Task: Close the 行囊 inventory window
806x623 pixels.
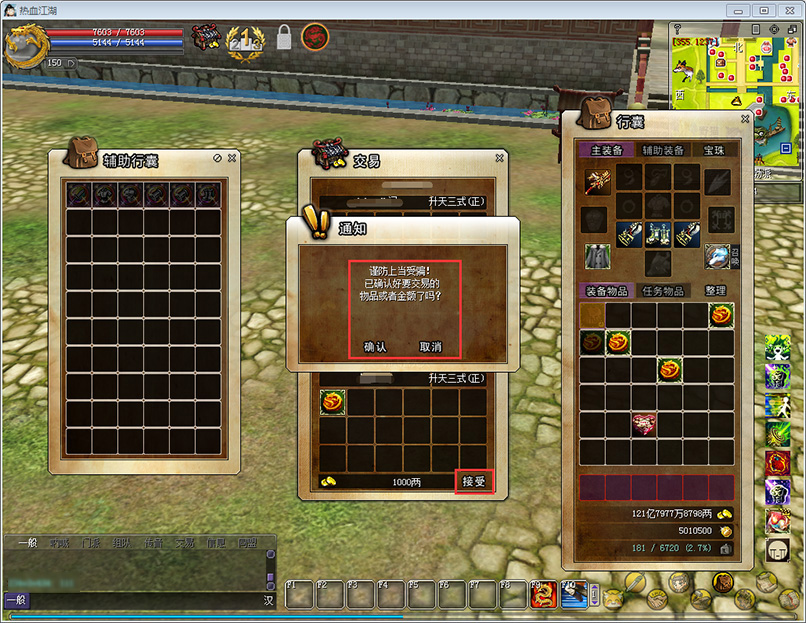Action: [745, 119]
